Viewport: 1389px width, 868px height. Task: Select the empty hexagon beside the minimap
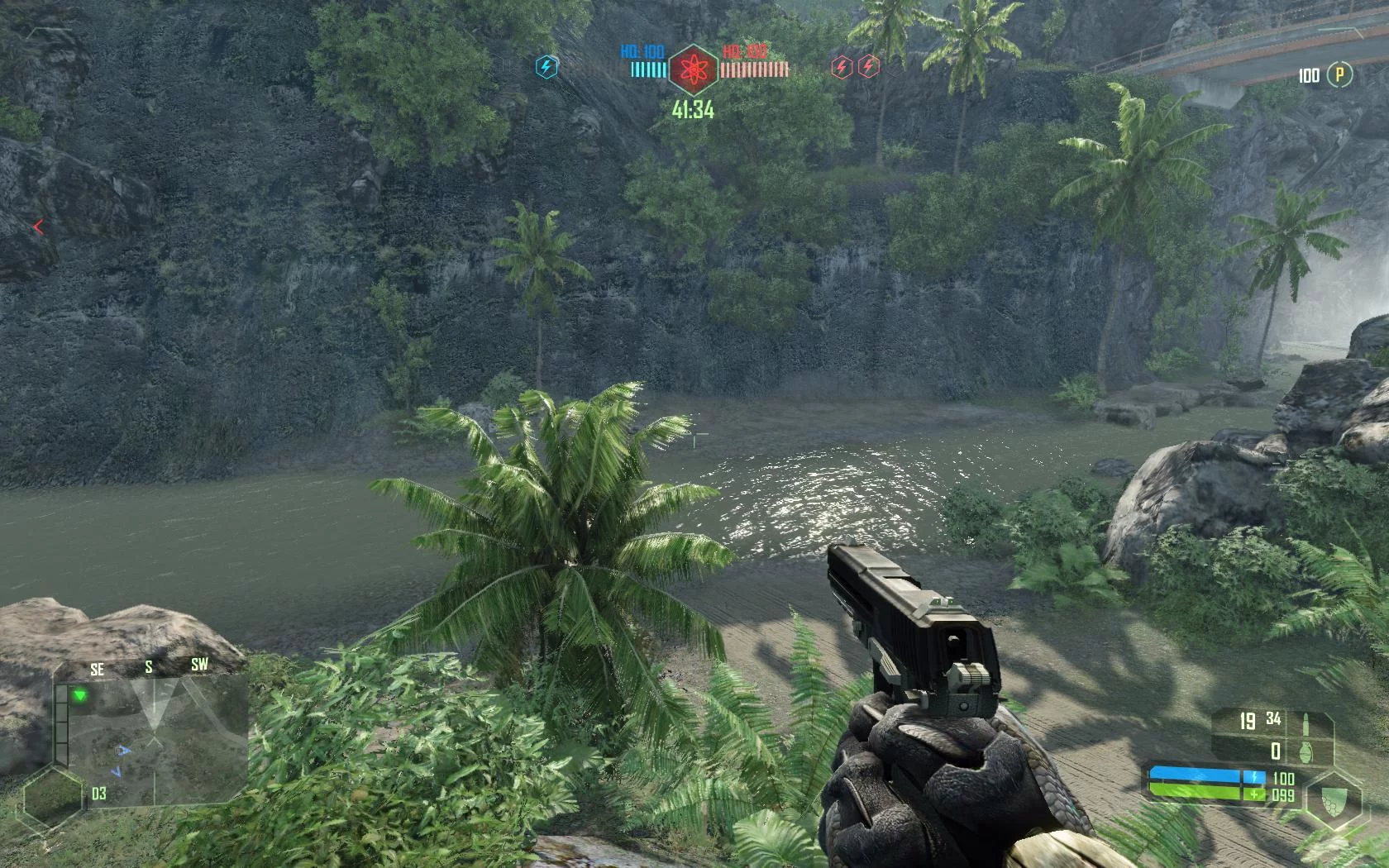[x=54, y=799]
